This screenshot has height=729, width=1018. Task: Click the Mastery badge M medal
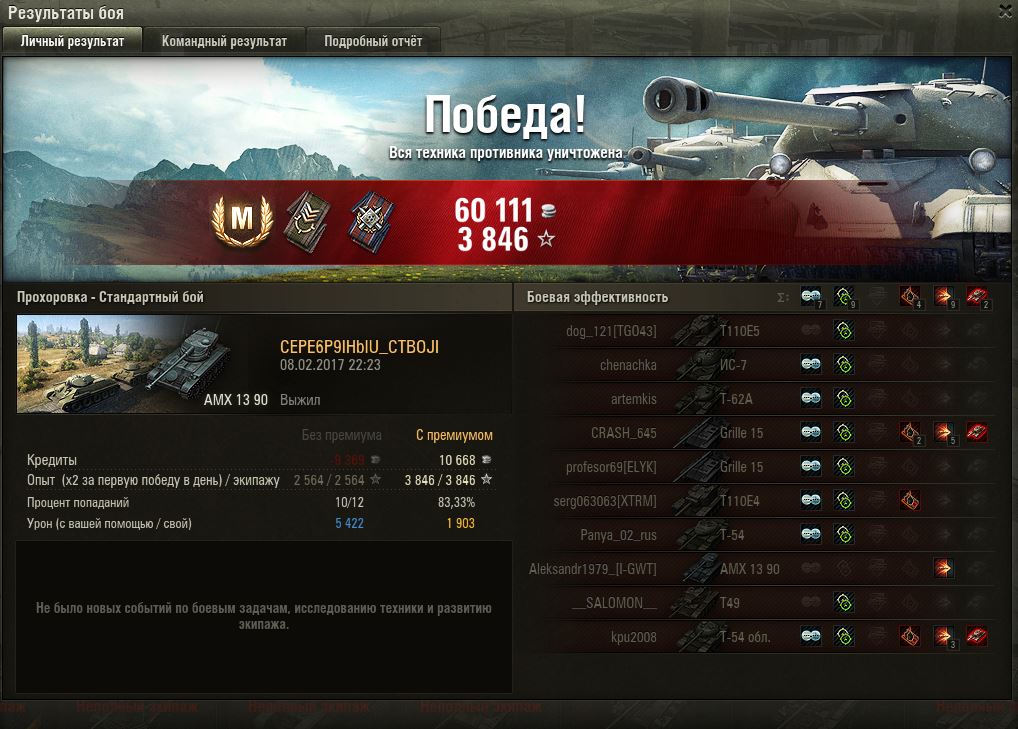[241, 221]
